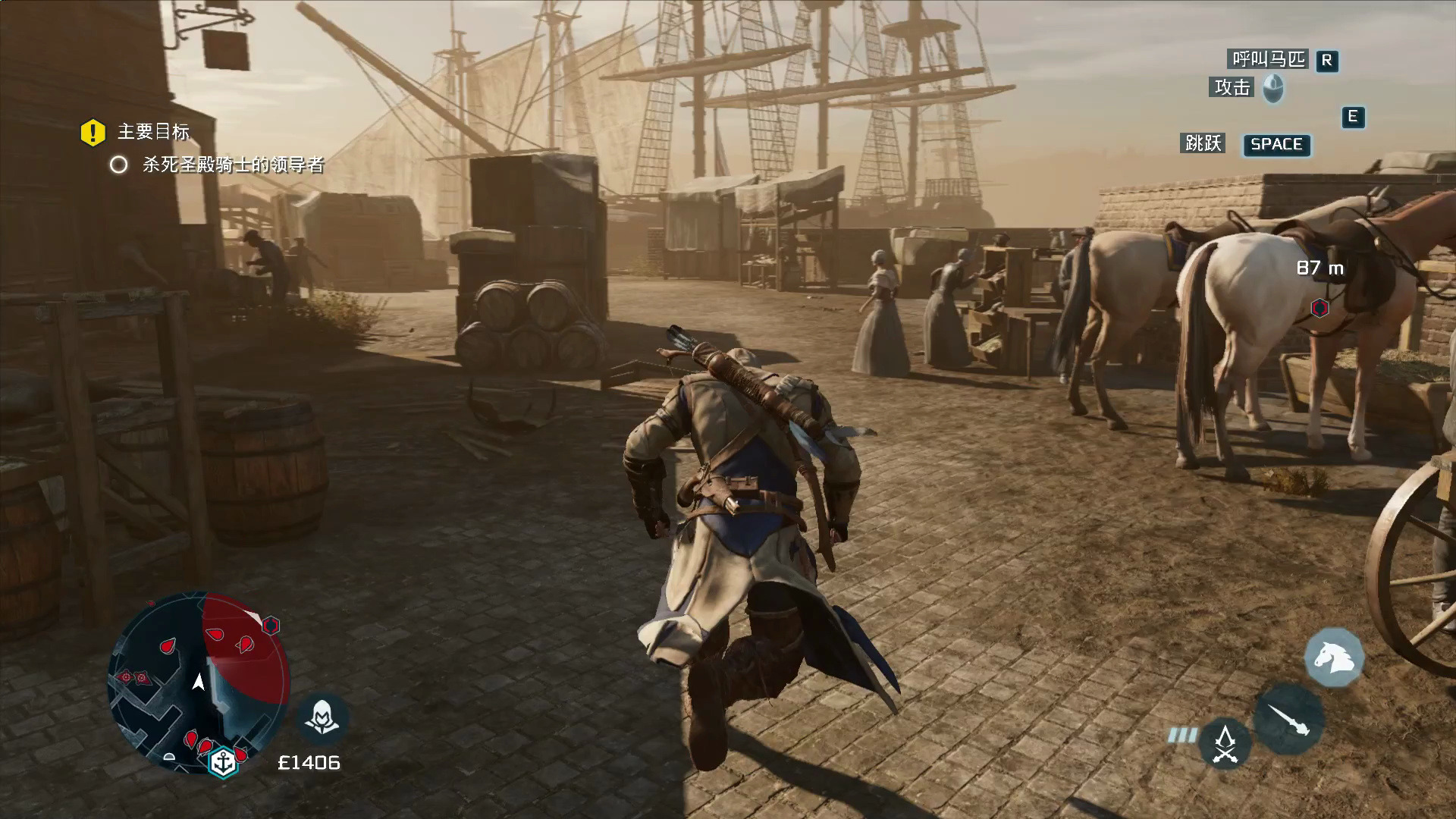This screenshot has width=1456, height=819.
Task: Click the anchor harbor marker on minimap
Action: pos(224,762)
